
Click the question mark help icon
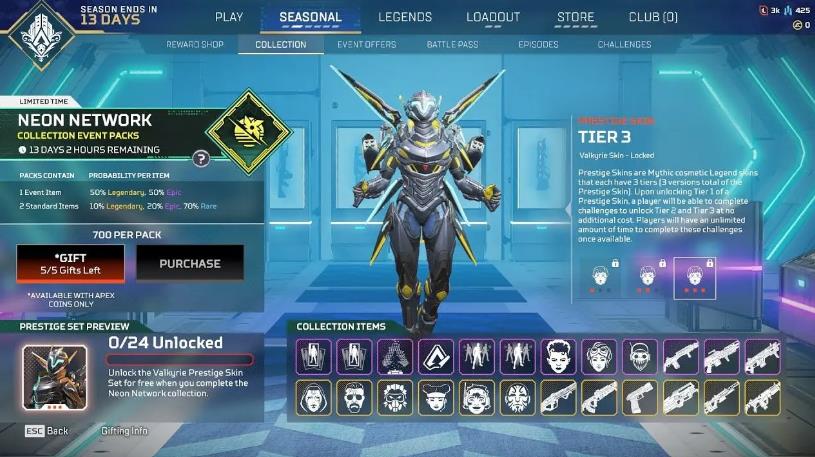pos(201,158)
